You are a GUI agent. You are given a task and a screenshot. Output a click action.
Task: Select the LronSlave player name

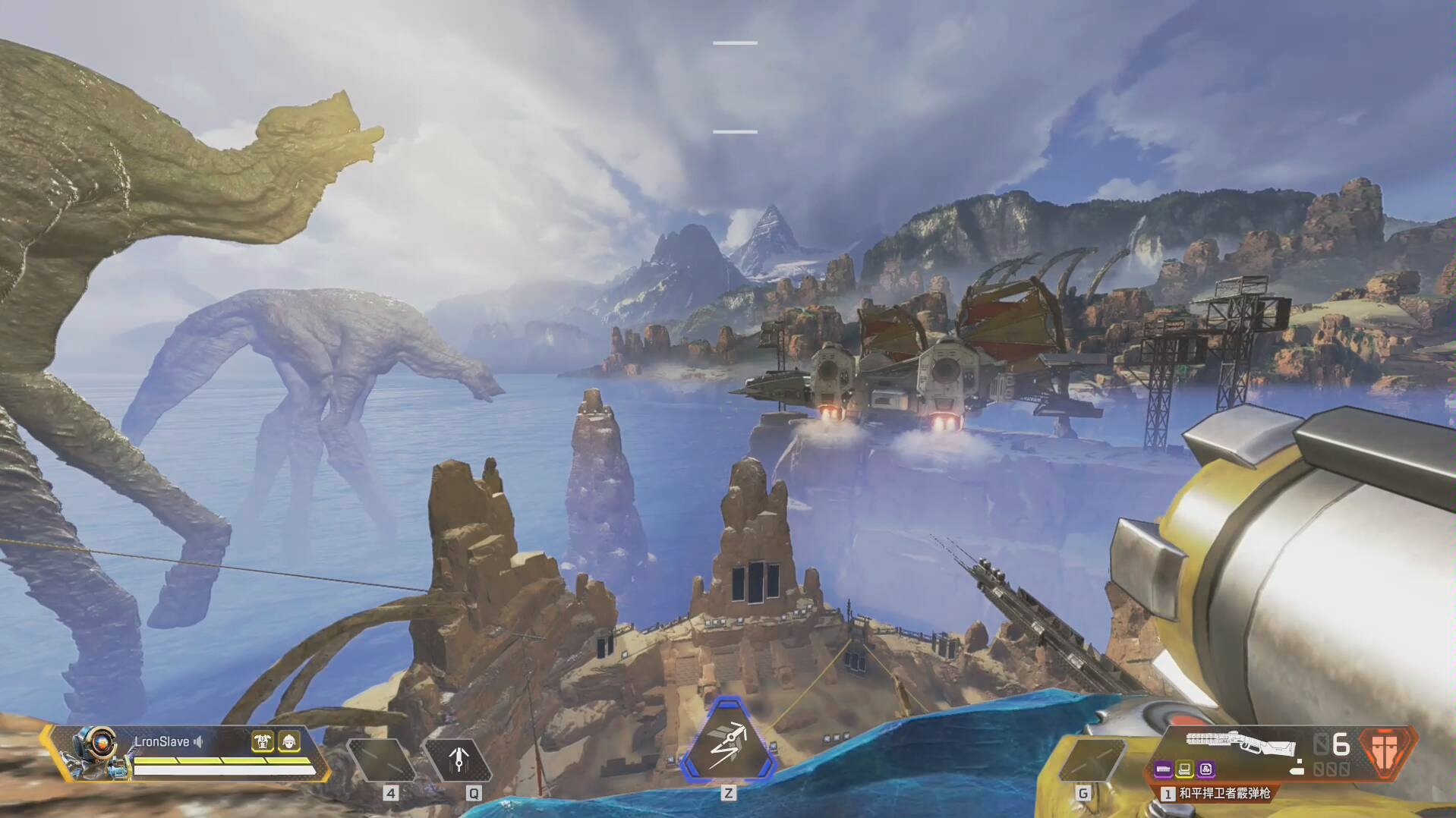coord(162,741)
